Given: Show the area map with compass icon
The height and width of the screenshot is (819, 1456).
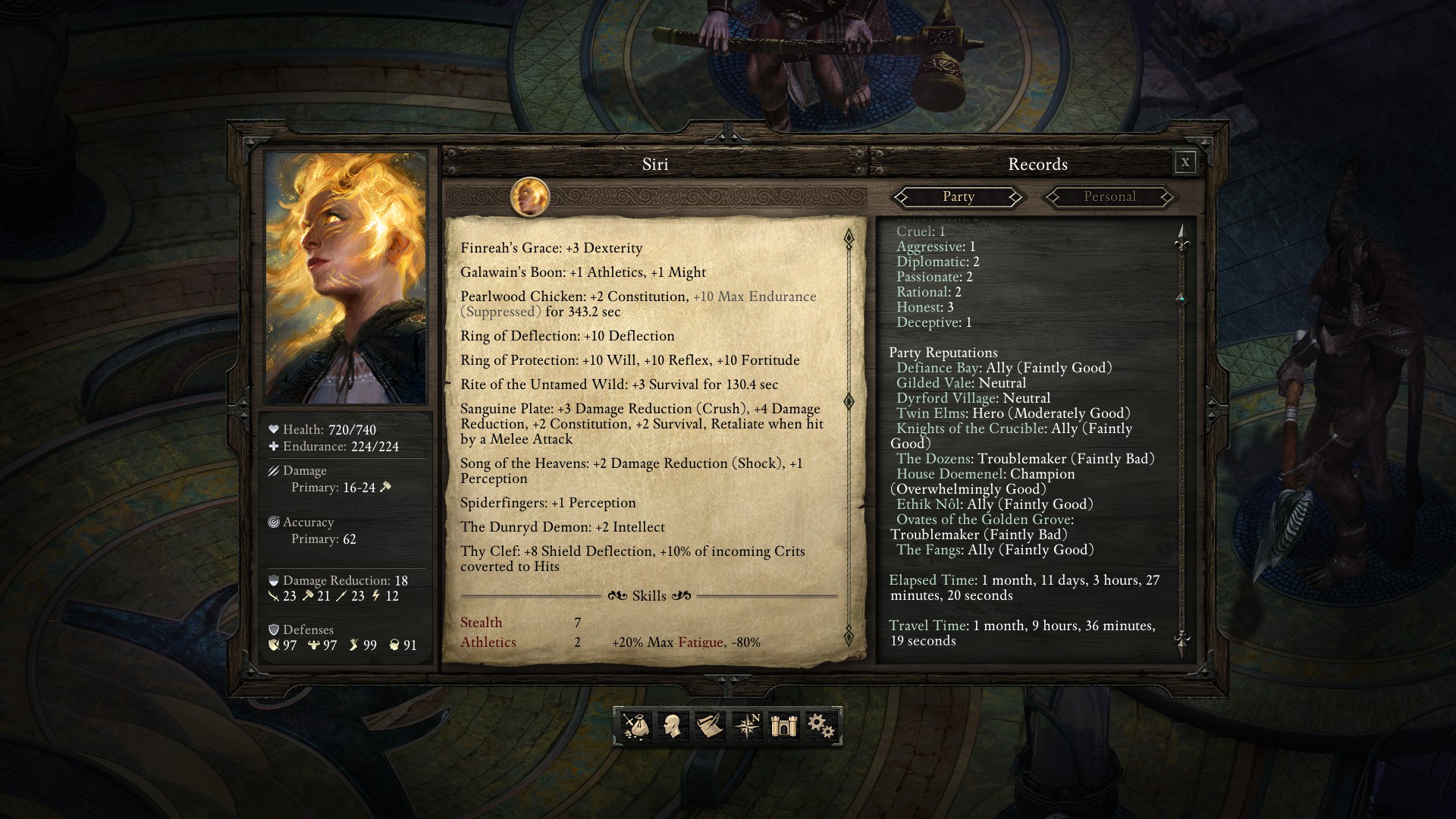Looking at the screenshot, I should 747,726.
